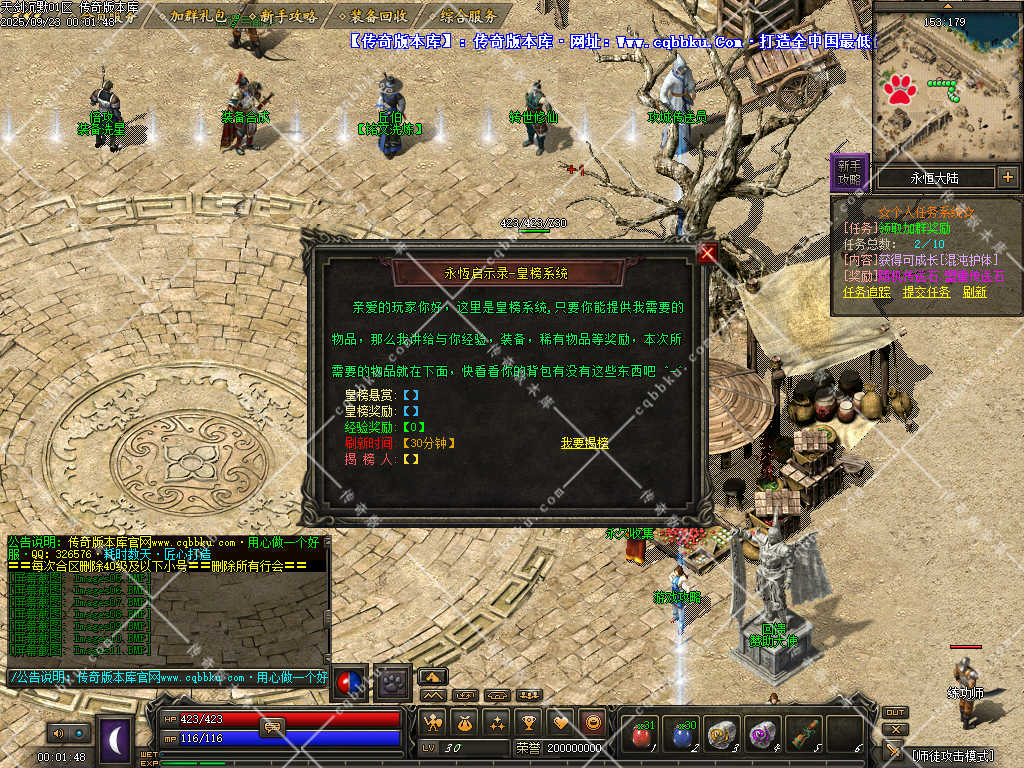Image resolution: width=1024 pixels, height=768 pixels.
Task: Use the blue potion in hotbar slot 2
Action: pos(682,735)
